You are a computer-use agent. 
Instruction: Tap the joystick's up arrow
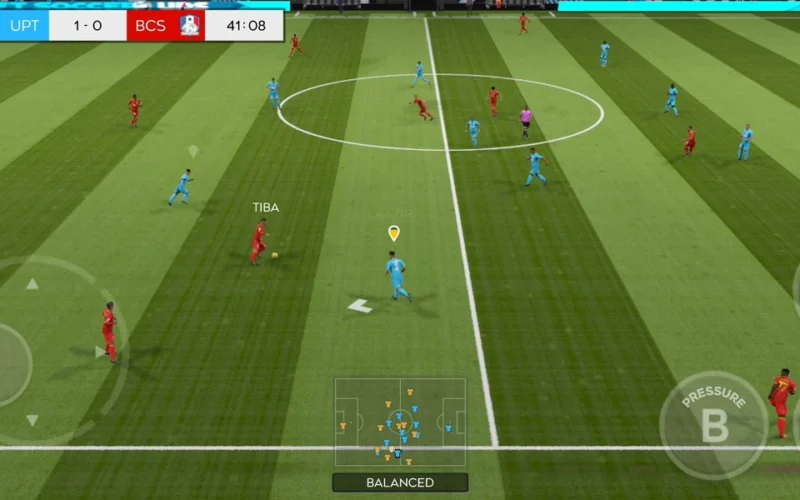pos(32,284)
